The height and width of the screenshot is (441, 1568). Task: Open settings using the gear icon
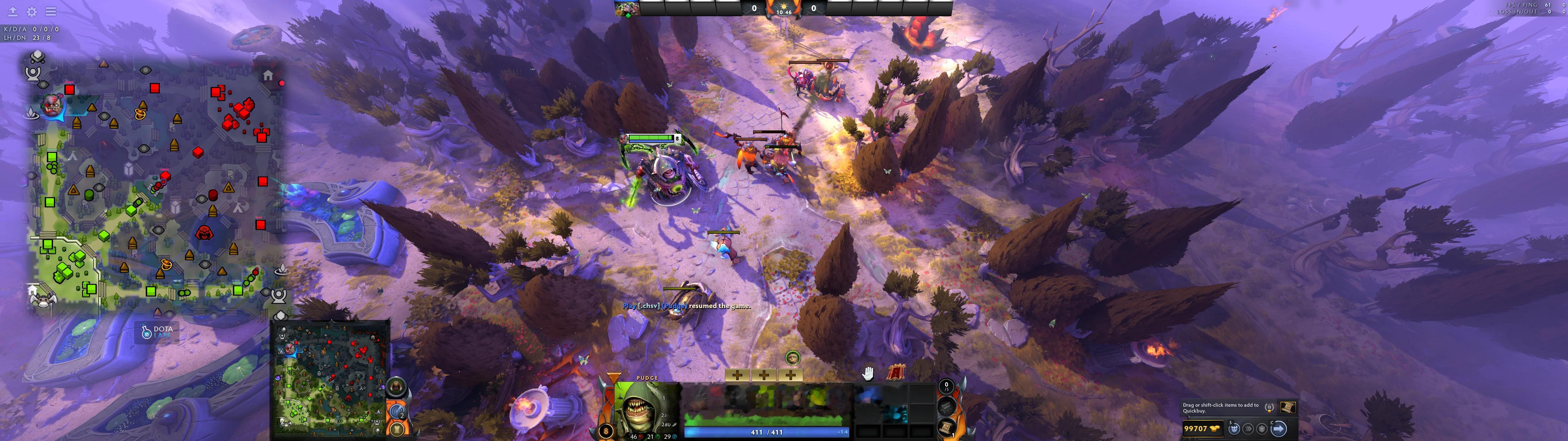coord(31,11)
